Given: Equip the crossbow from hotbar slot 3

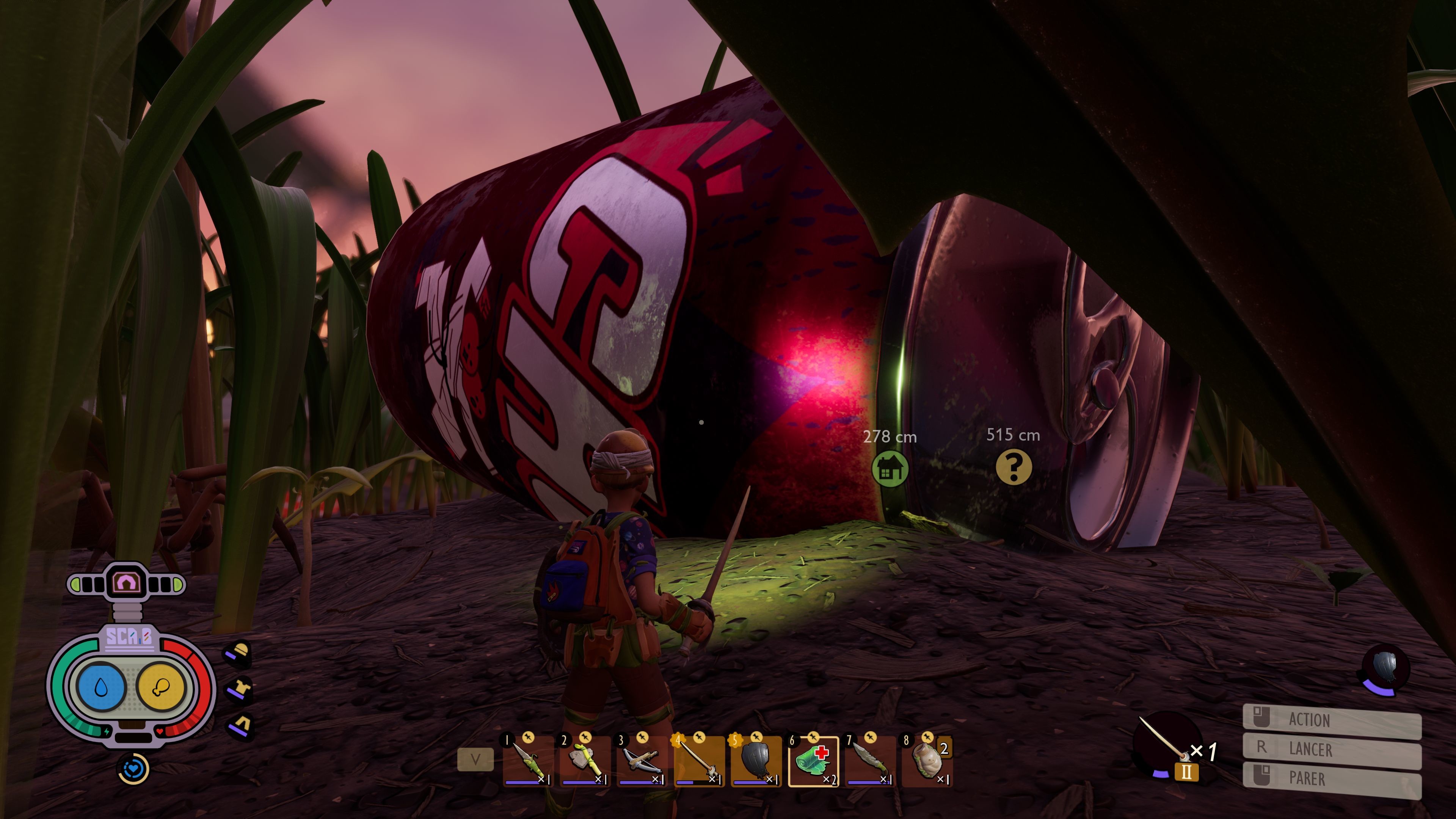Looking at the screenshot, I should [x=642, y=761].
